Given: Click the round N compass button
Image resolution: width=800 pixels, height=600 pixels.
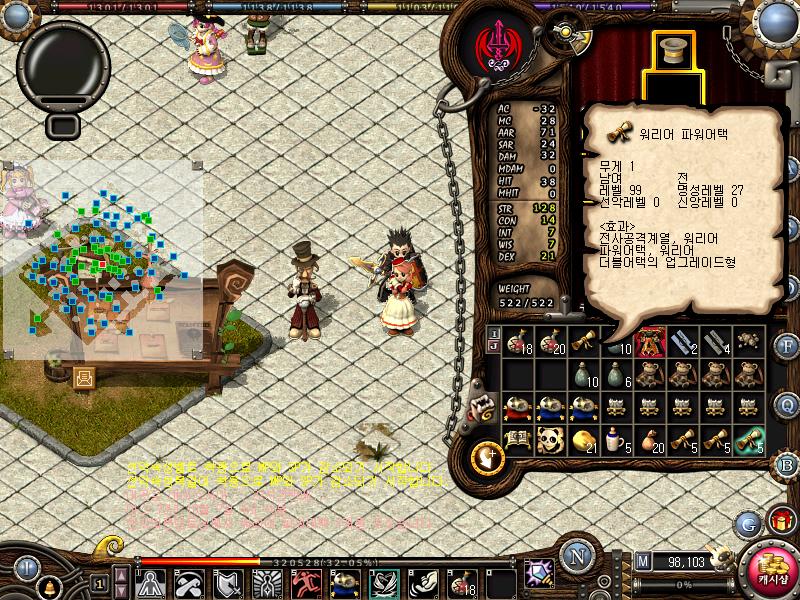Looking at the screenshot, I should click(x=576, y=558).
